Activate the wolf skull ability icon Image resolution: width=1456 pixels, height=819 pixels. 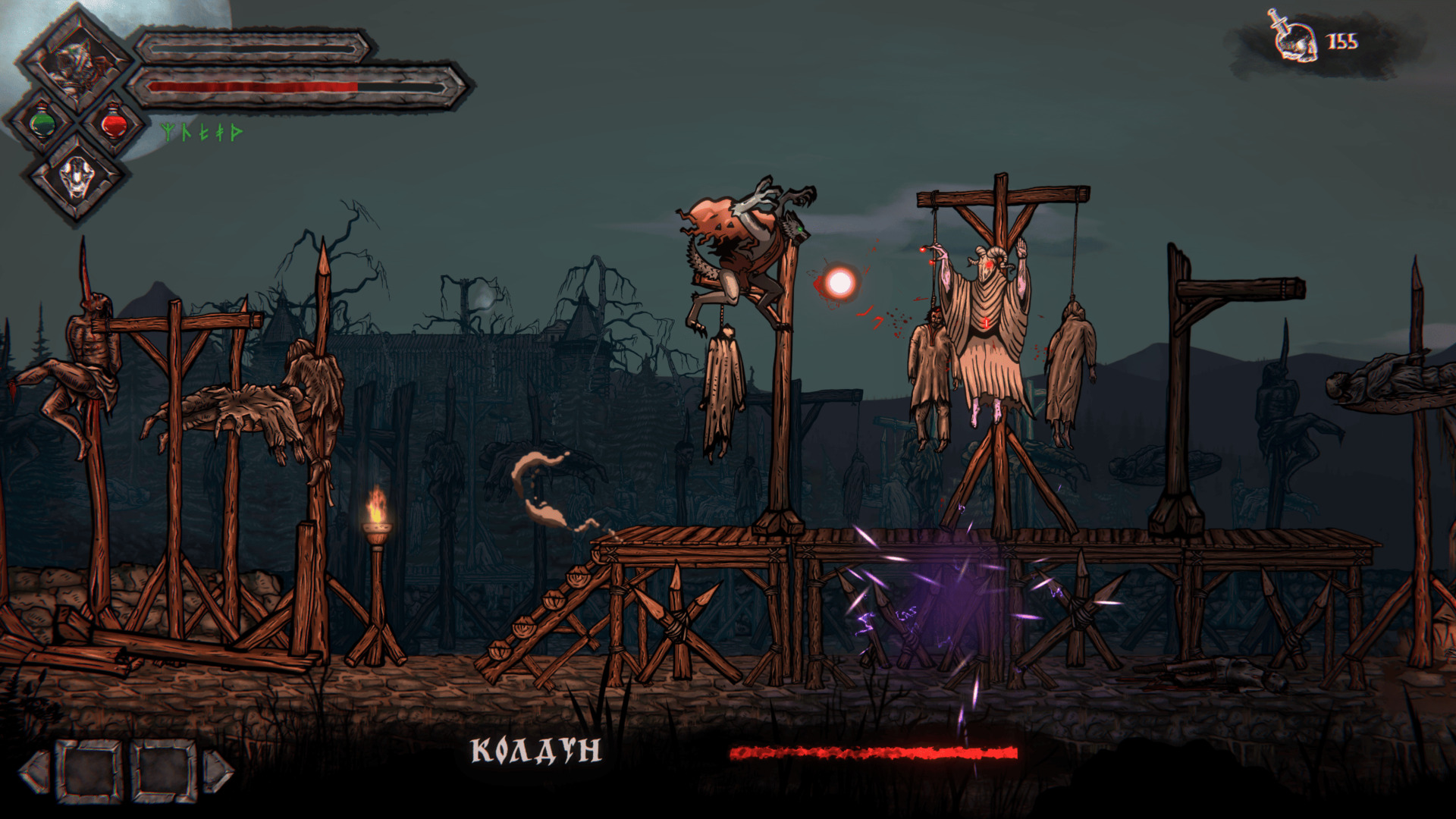[x=77, y=177]
